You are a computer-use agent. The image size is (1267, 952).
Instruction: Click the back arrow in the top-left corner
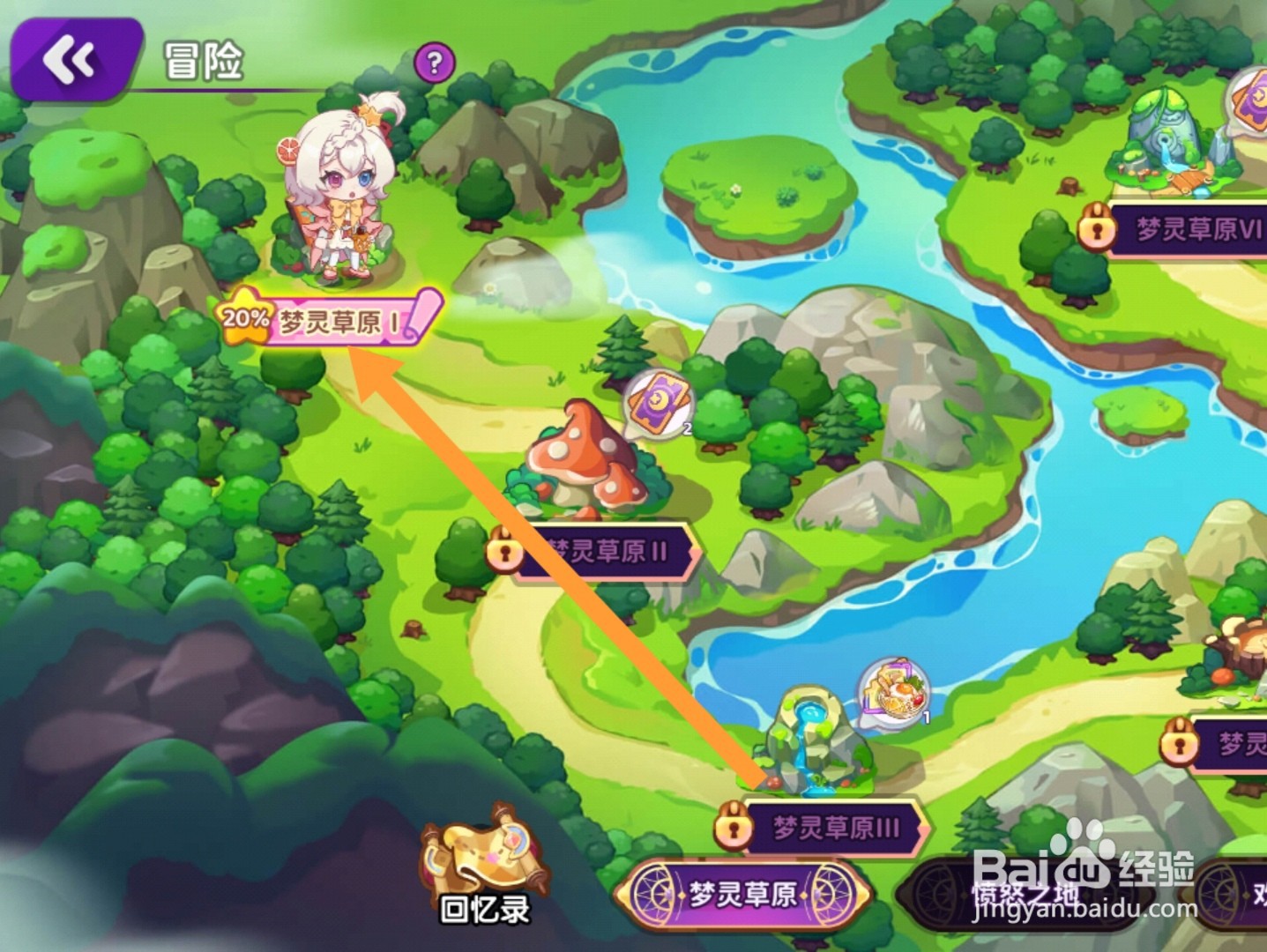[69, 59]
